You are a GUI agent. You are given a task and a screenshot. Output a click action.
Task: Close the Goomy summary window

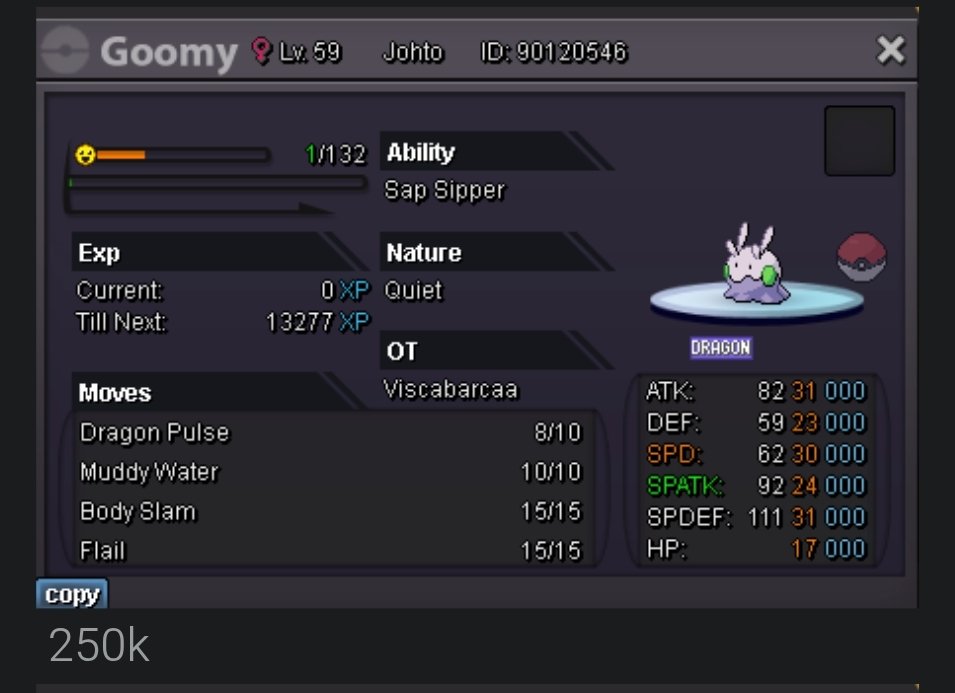890,50
